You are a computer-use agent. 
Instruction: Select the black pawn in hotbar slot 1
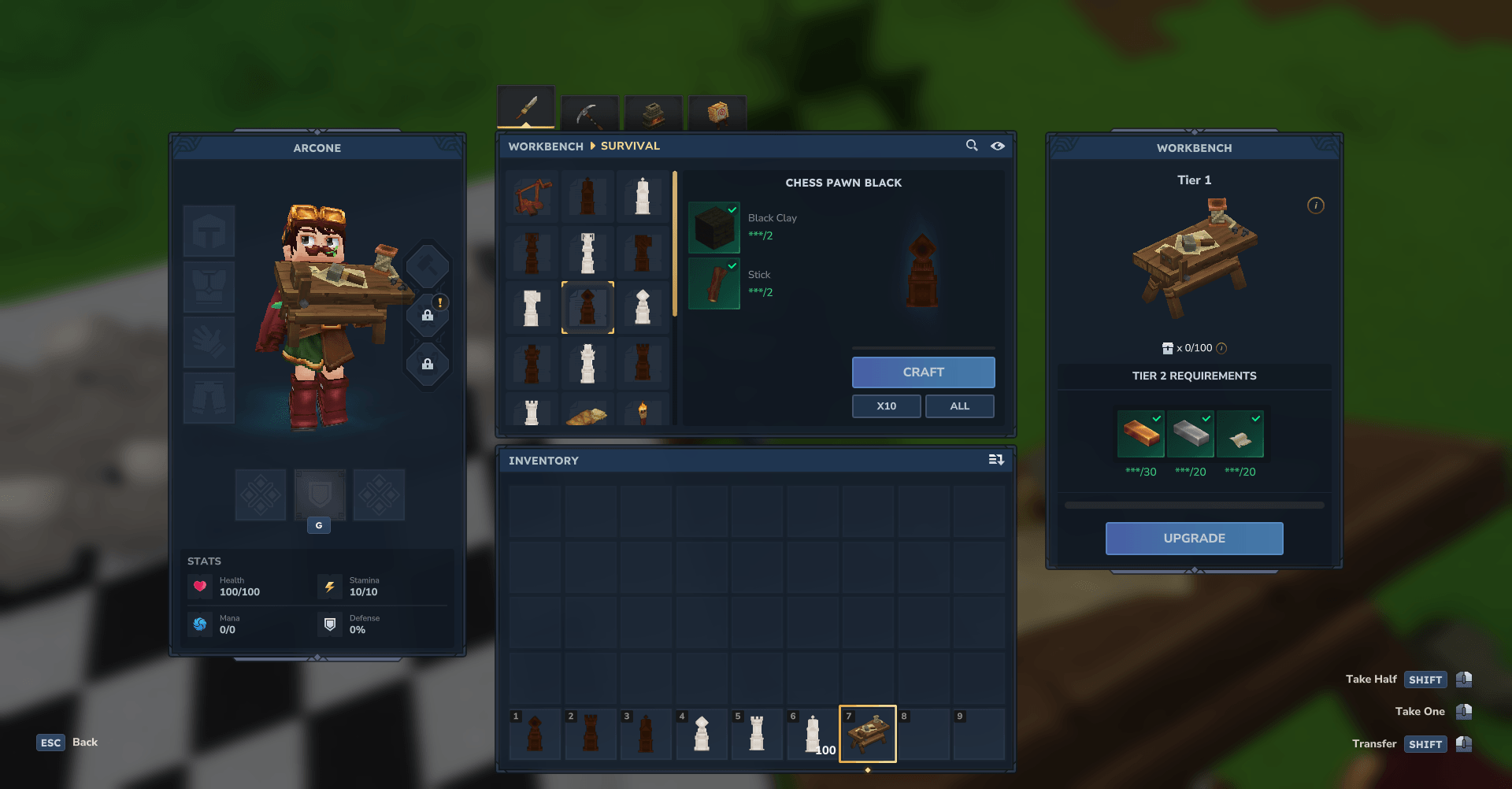535,735
